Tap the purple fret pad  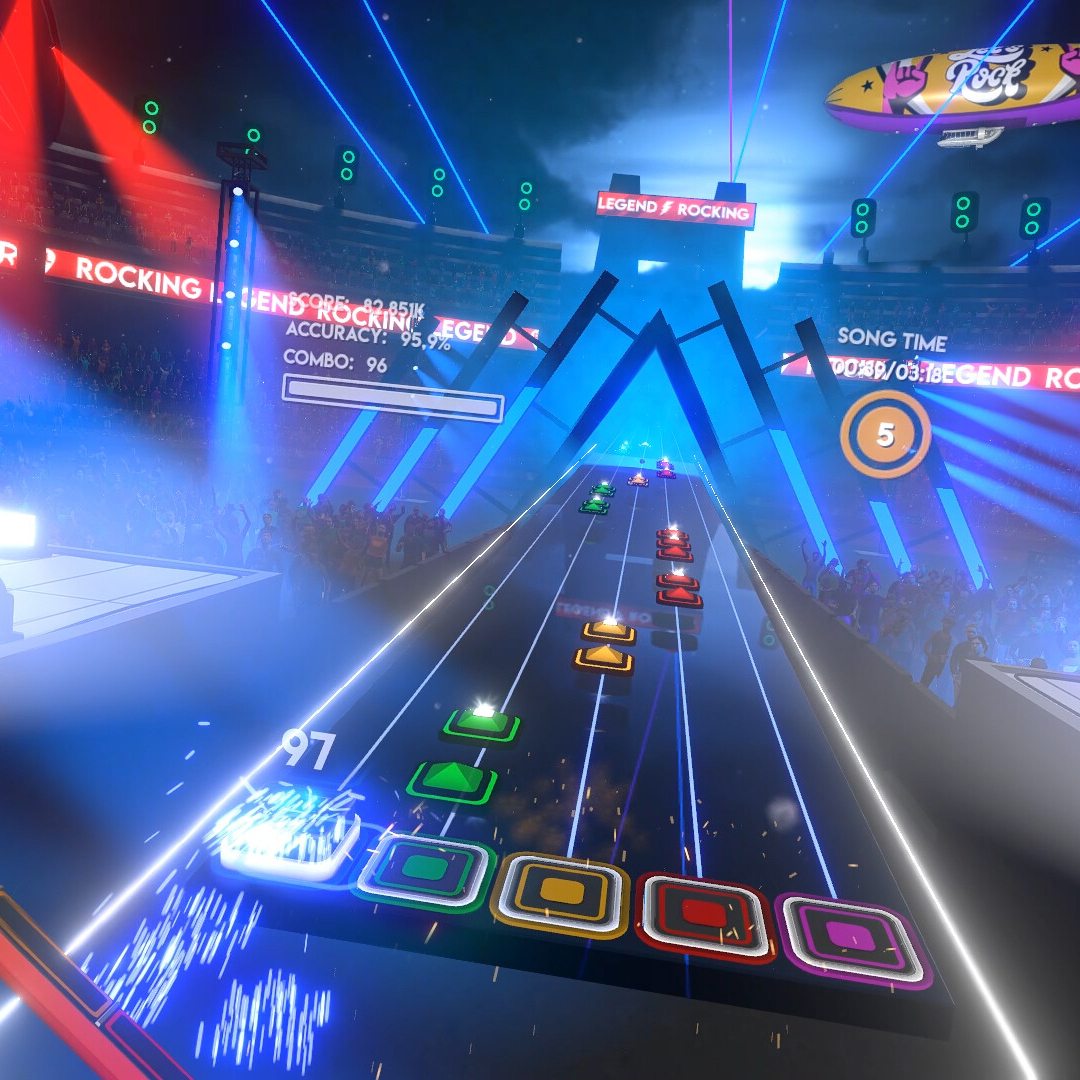pyautogui.click(x=856, y=938)
